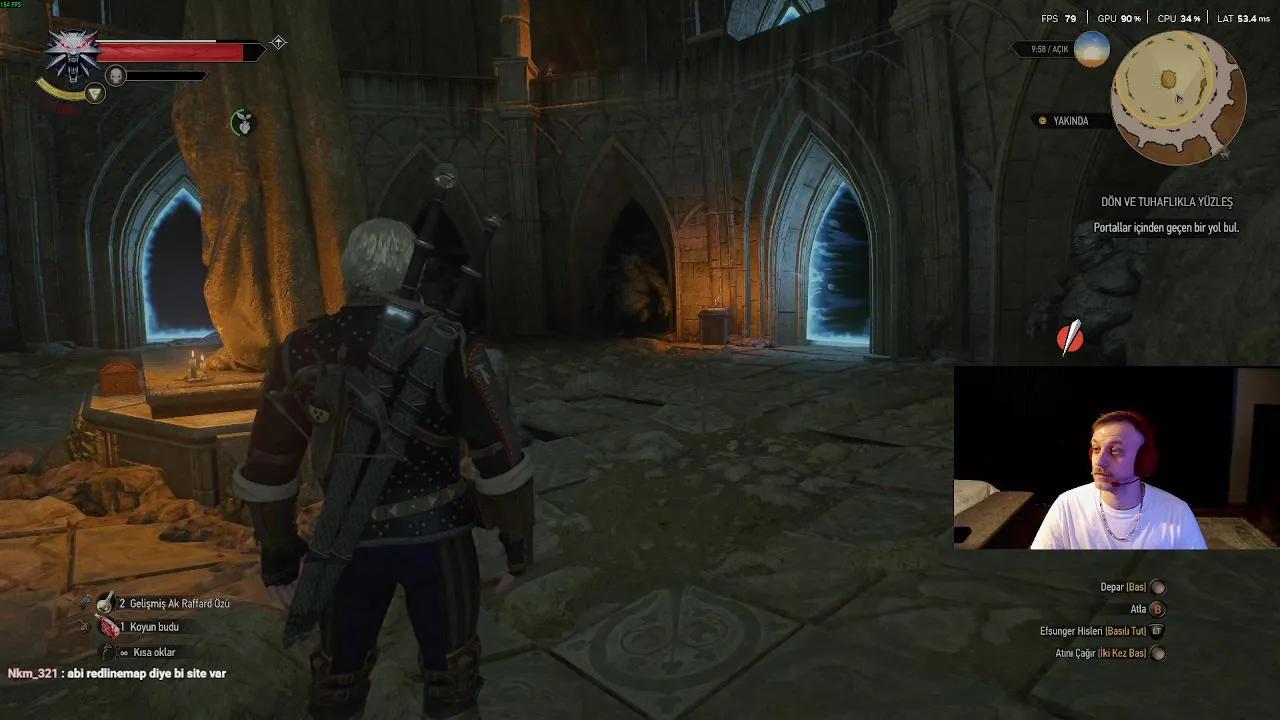Click the YAKINDA quest tracker marker
Viewport: 1280px width, 720px height.
[x=1042, y=120]
